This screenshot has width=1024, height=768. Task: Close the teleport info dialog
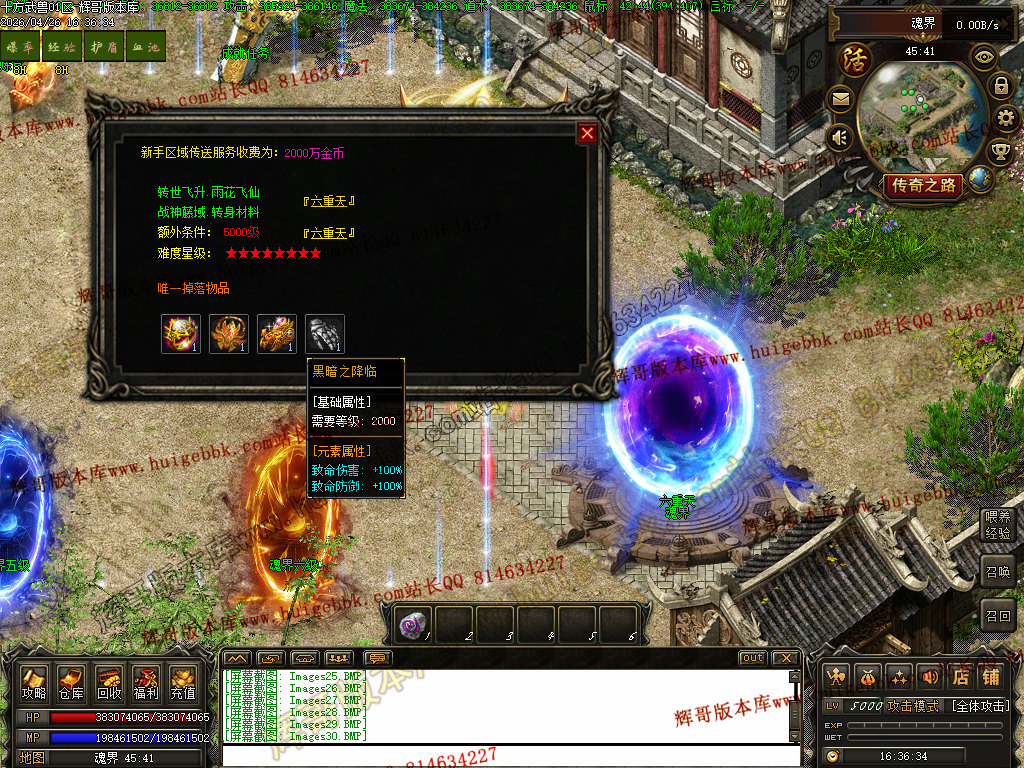(587, 133)
